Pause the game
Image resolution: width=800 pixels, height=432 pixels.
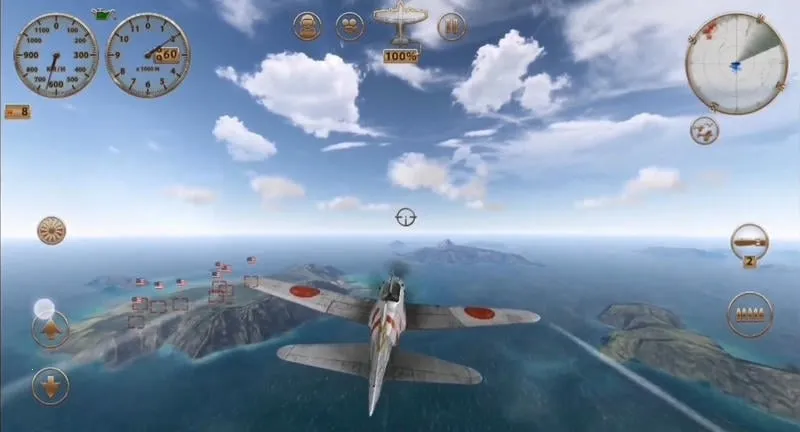[452, 26]
